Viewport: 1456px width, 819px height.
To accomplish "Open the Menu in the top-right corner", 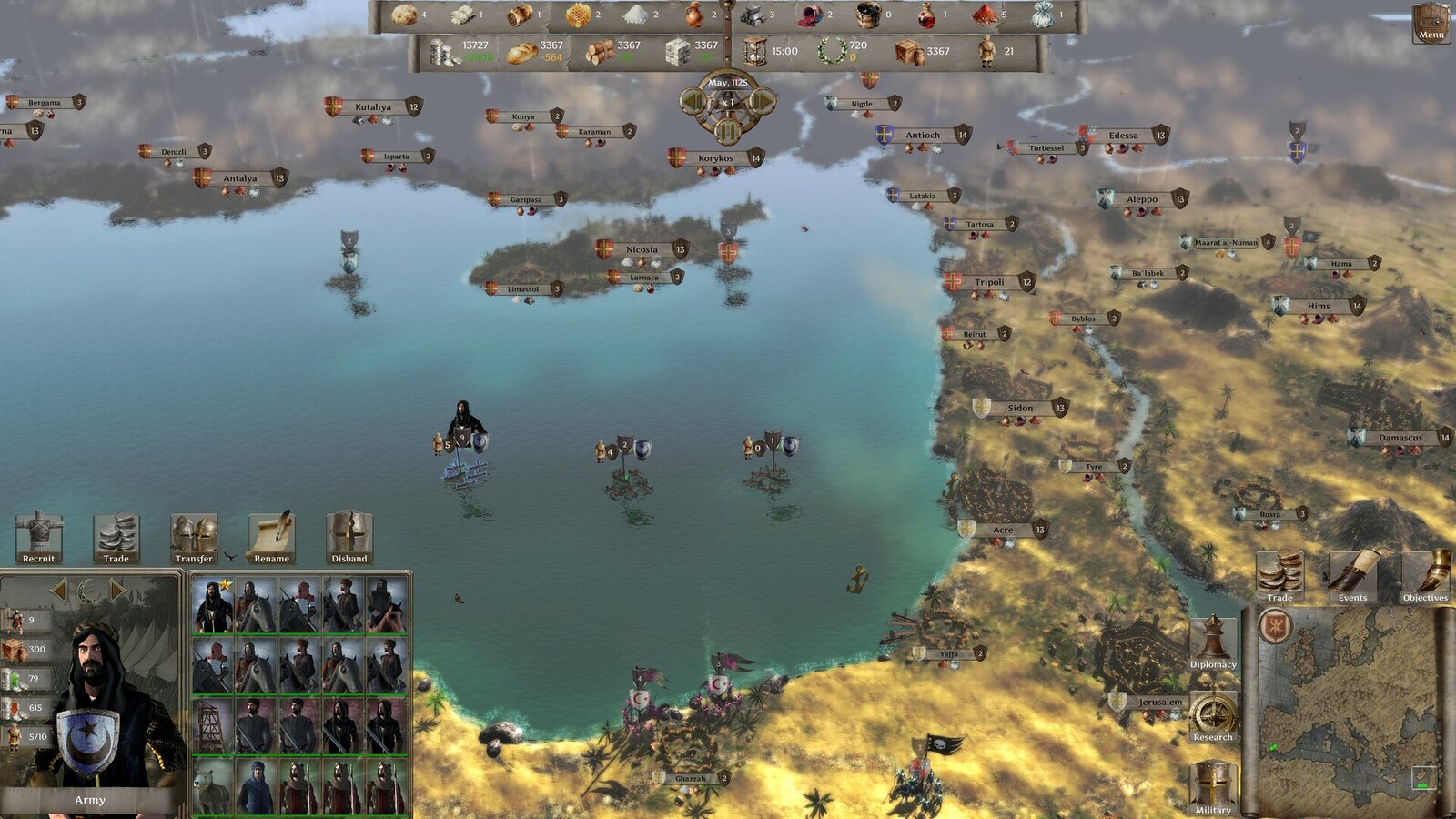I will [1431, 23].
